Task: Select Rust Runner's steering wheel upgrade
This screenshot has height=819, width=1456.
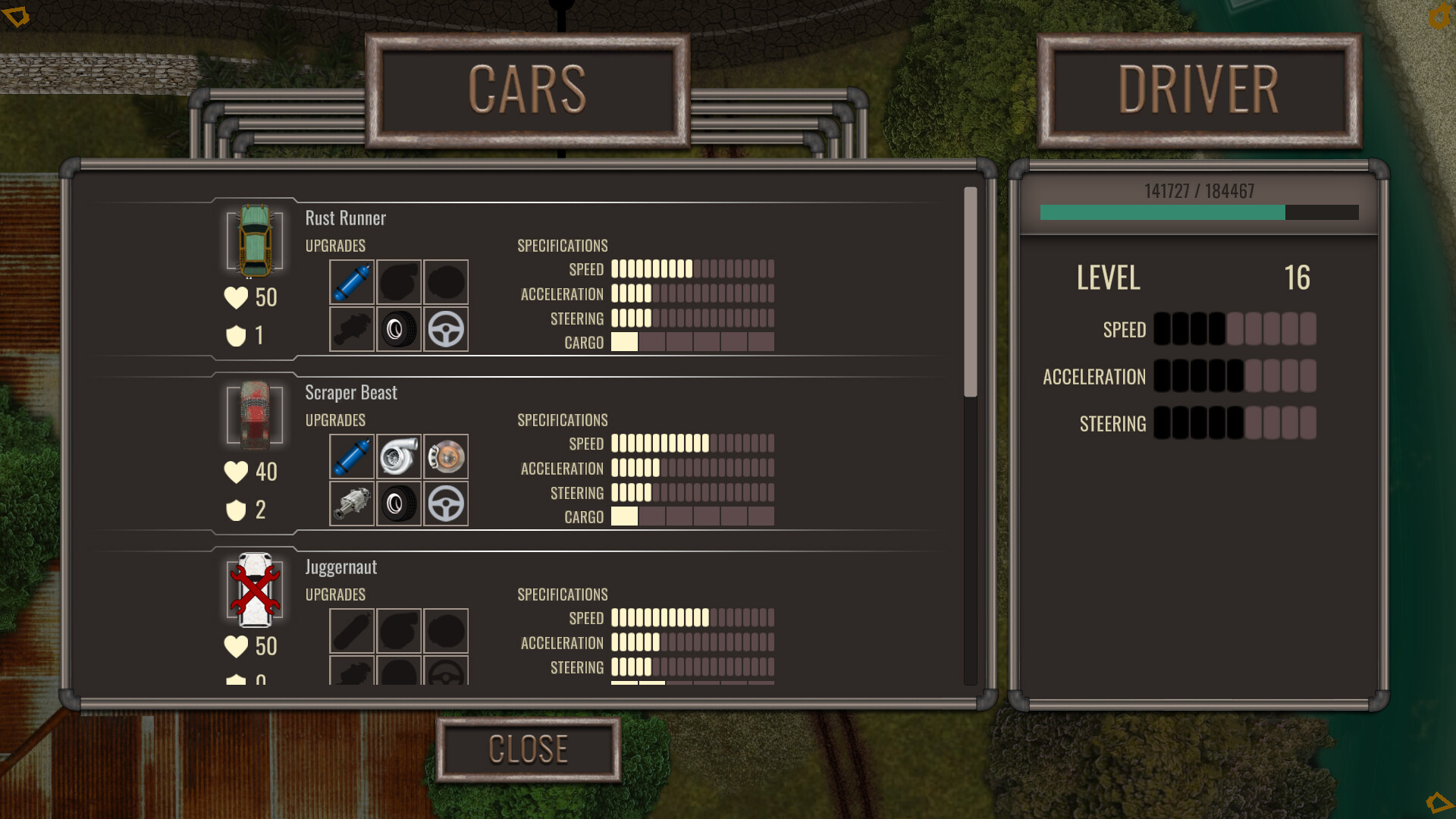Action: pyautogui.click(x=445, y=329)
